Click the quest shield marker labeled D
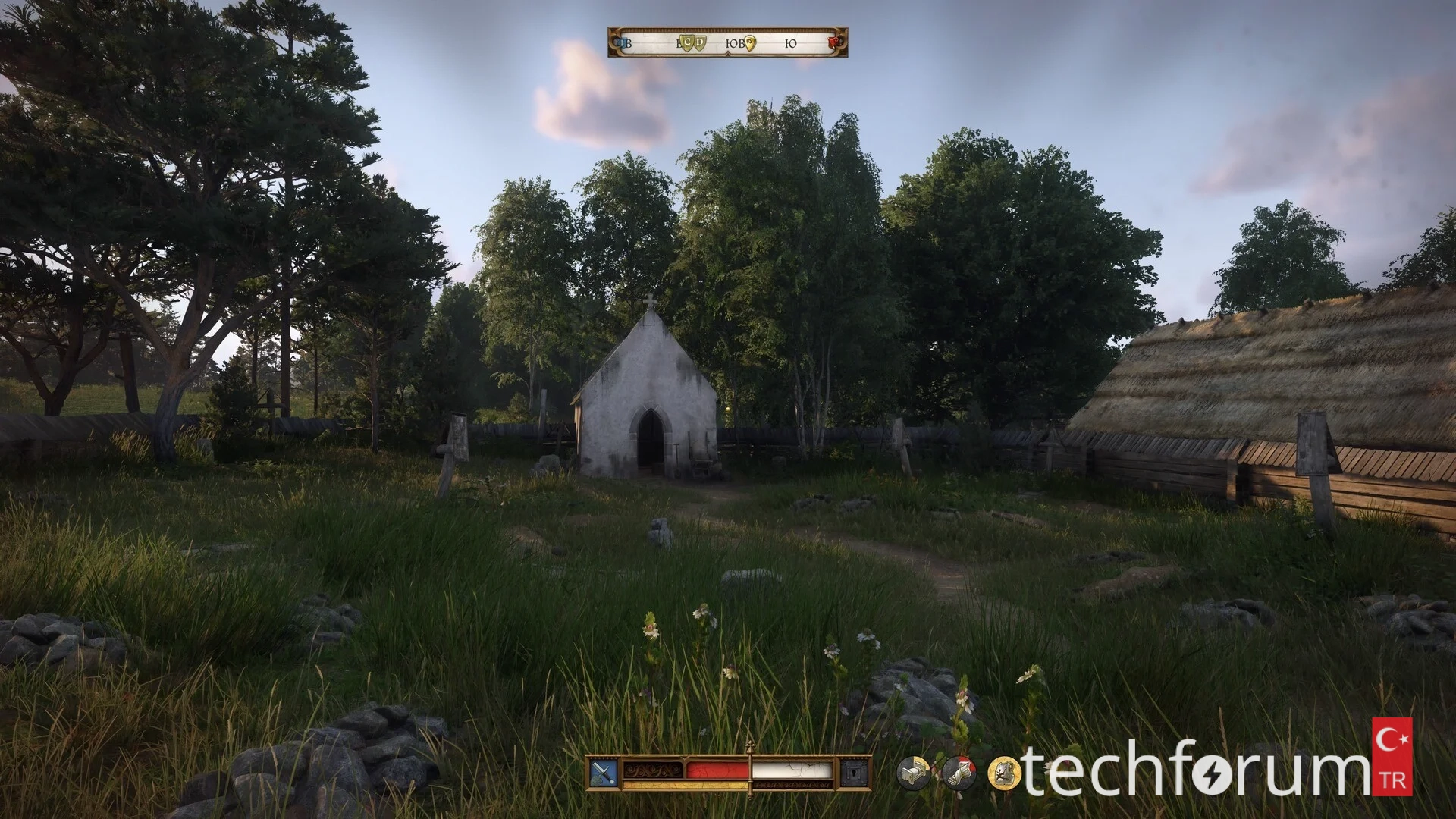The height and width of the screenshot is (819, 1456). pos(699,44)
